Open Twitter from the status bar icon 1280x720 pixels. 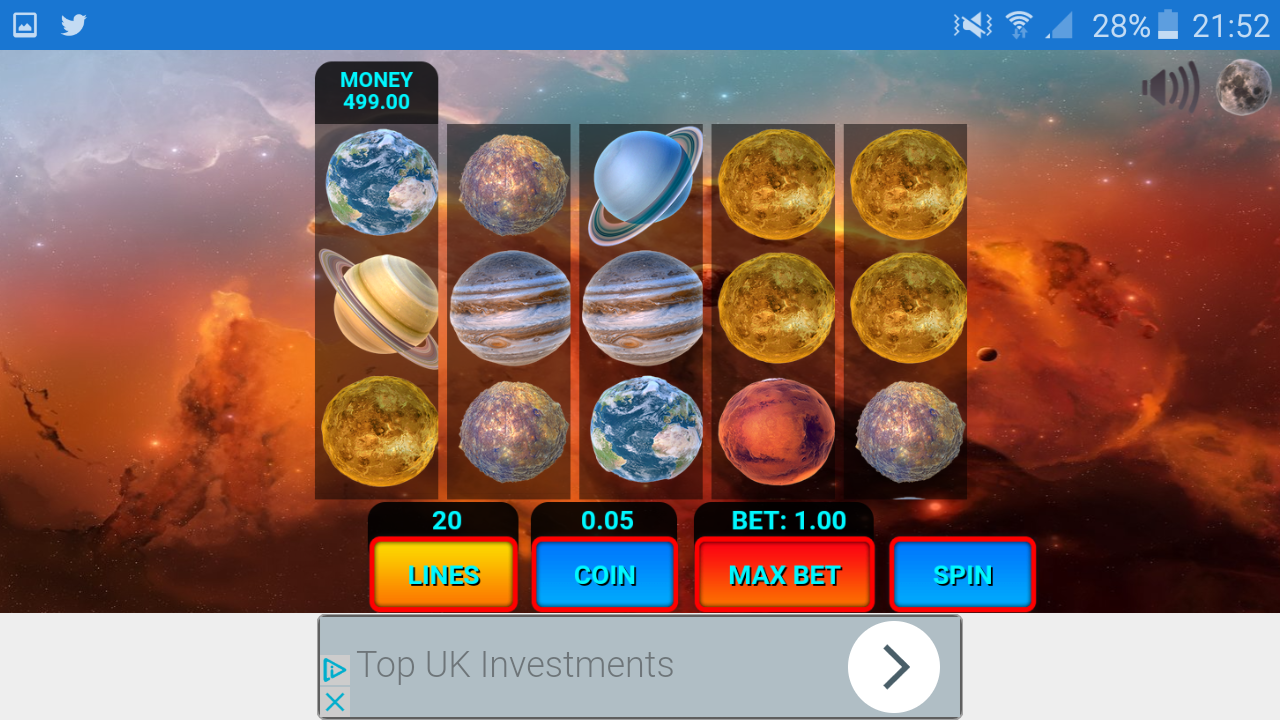pos(73,25)
